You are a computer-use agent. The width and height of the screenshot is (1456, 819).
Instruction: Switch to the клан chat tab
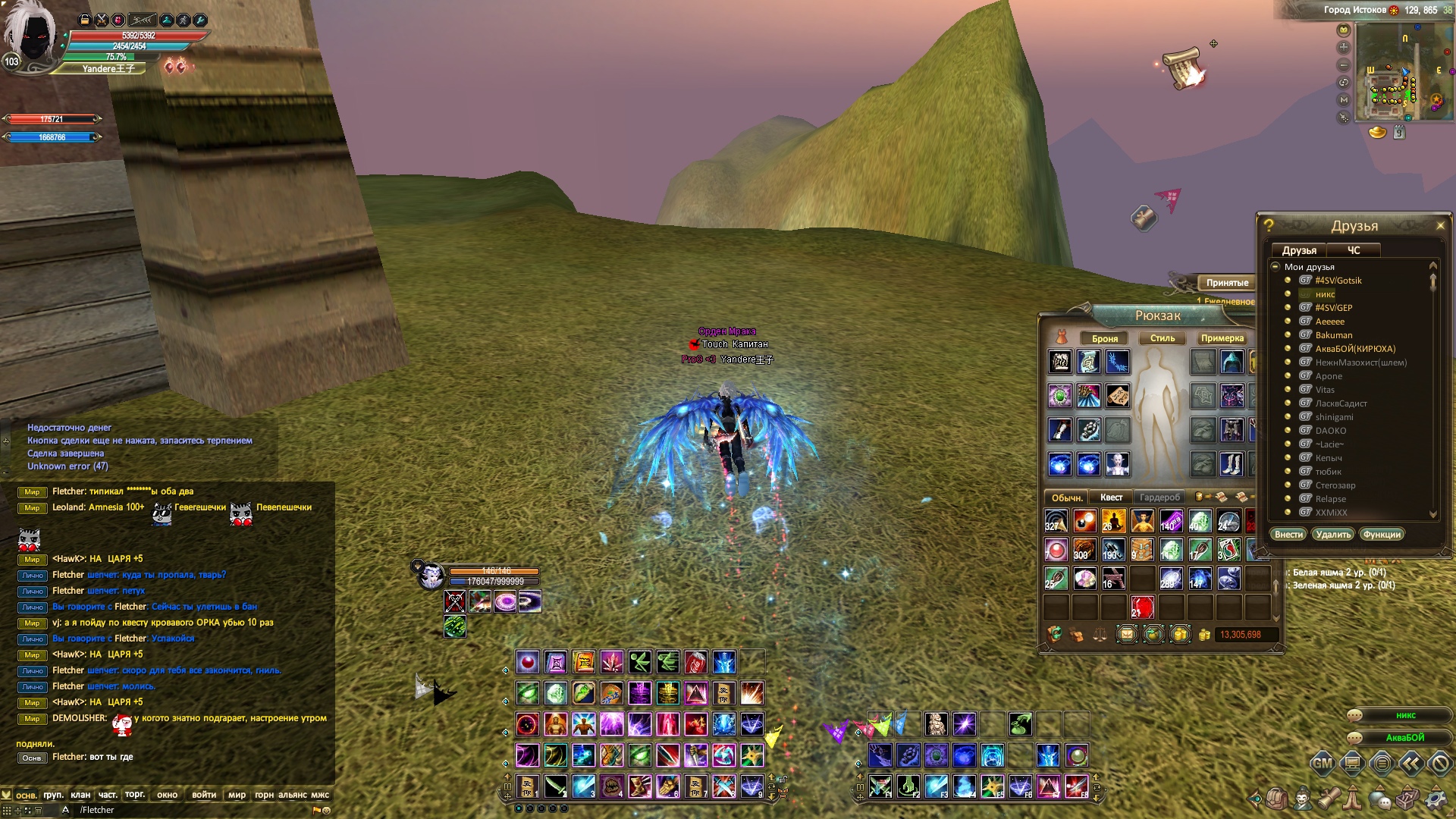point(80,795)
